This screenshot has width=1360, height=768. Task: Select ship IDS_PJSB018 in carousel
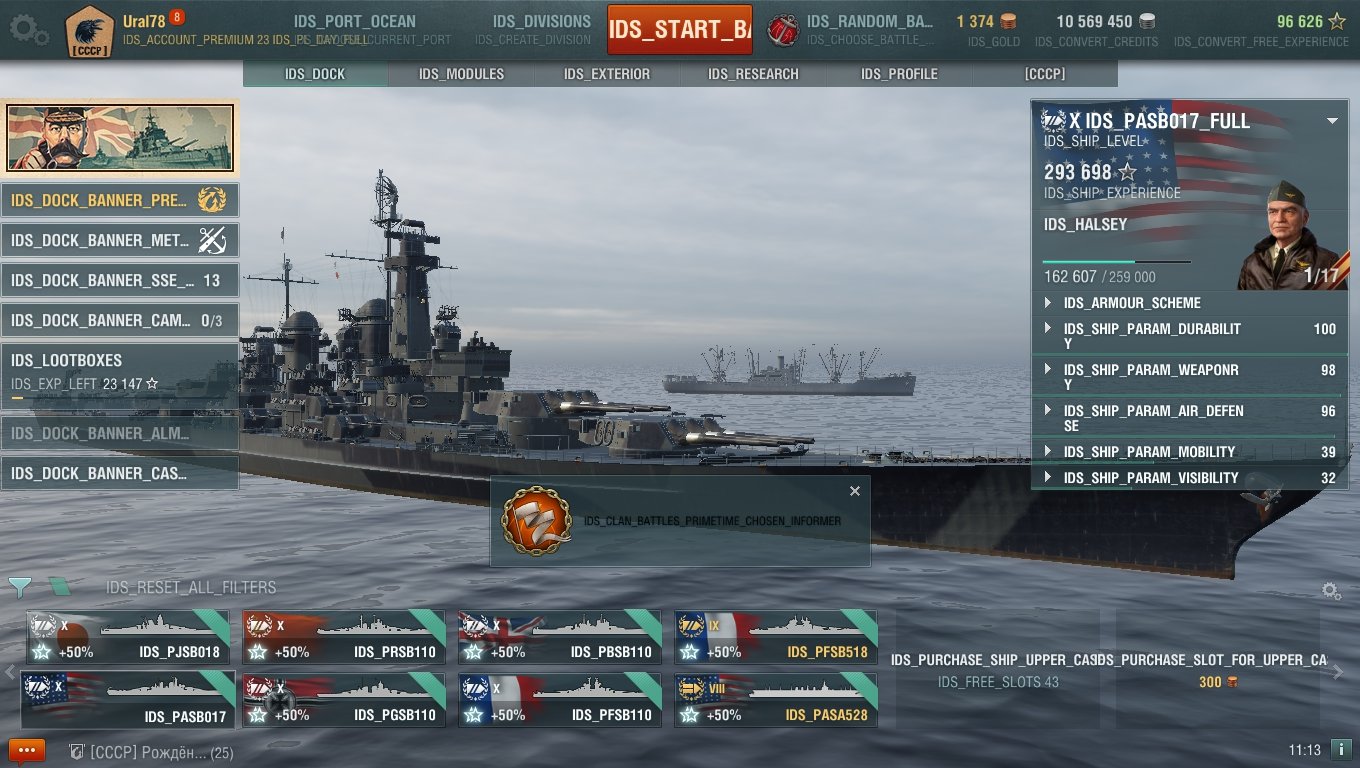(x=128, y=637)
